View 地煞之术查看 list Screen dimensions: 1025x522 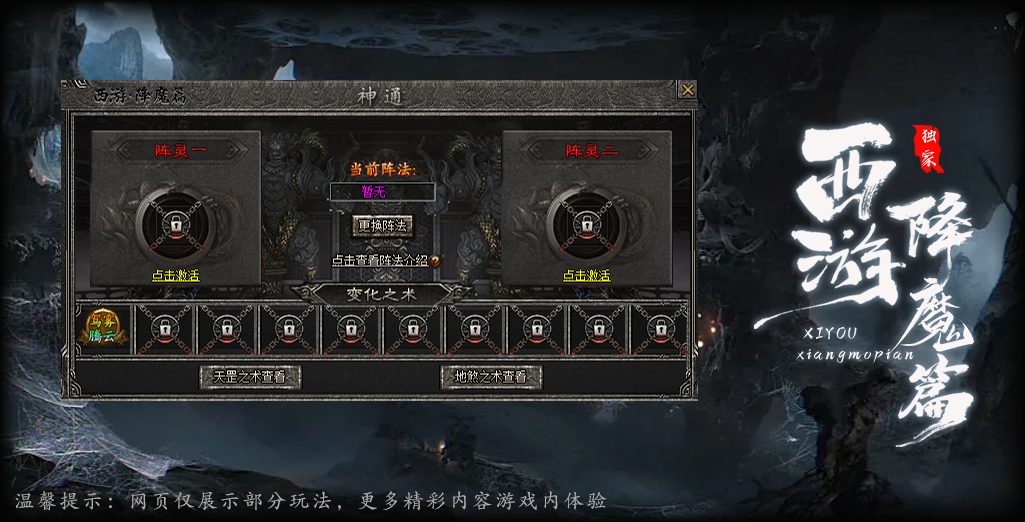[x=491, y=377]
